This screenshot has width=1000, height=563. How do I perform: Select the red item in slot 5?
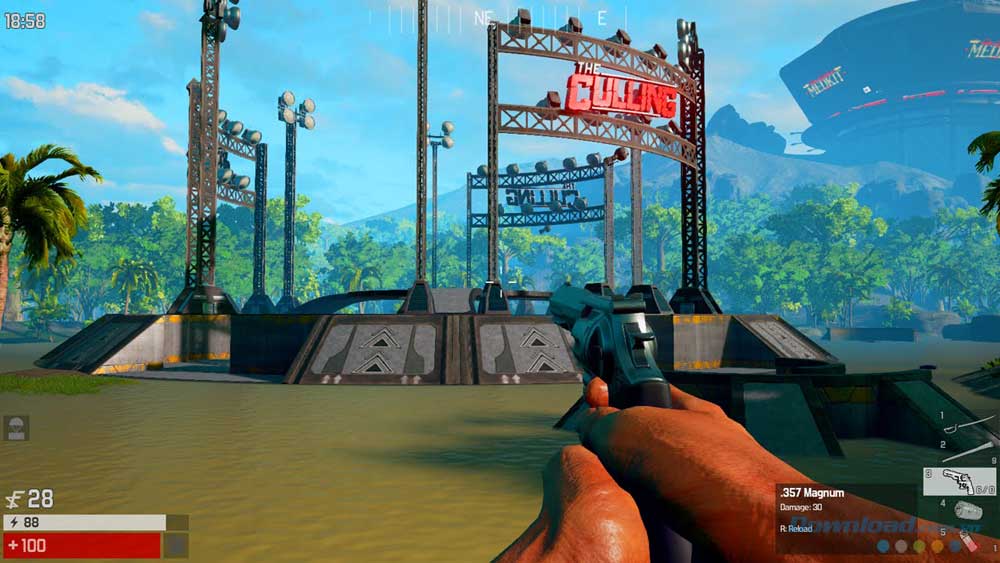pos(969,540)
